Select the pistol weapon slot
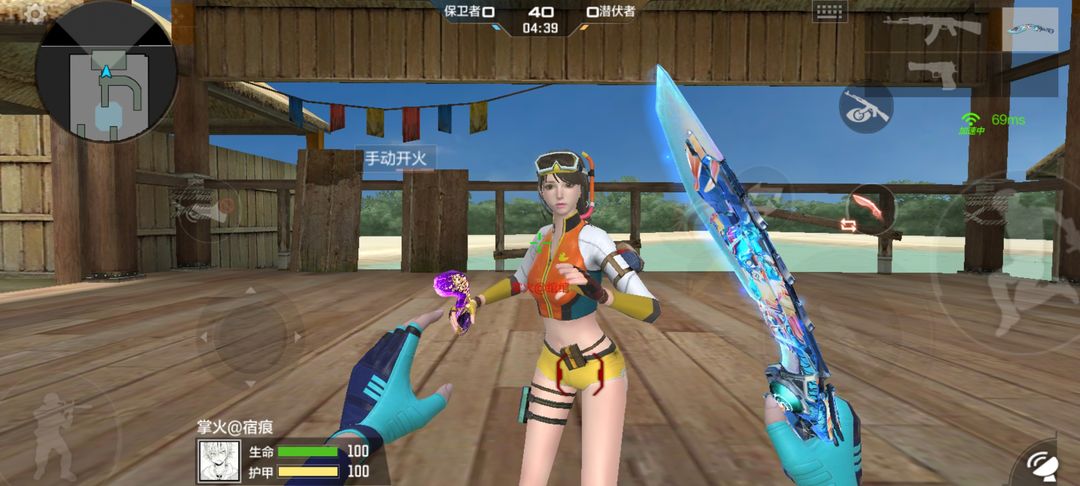 (932, 72)
